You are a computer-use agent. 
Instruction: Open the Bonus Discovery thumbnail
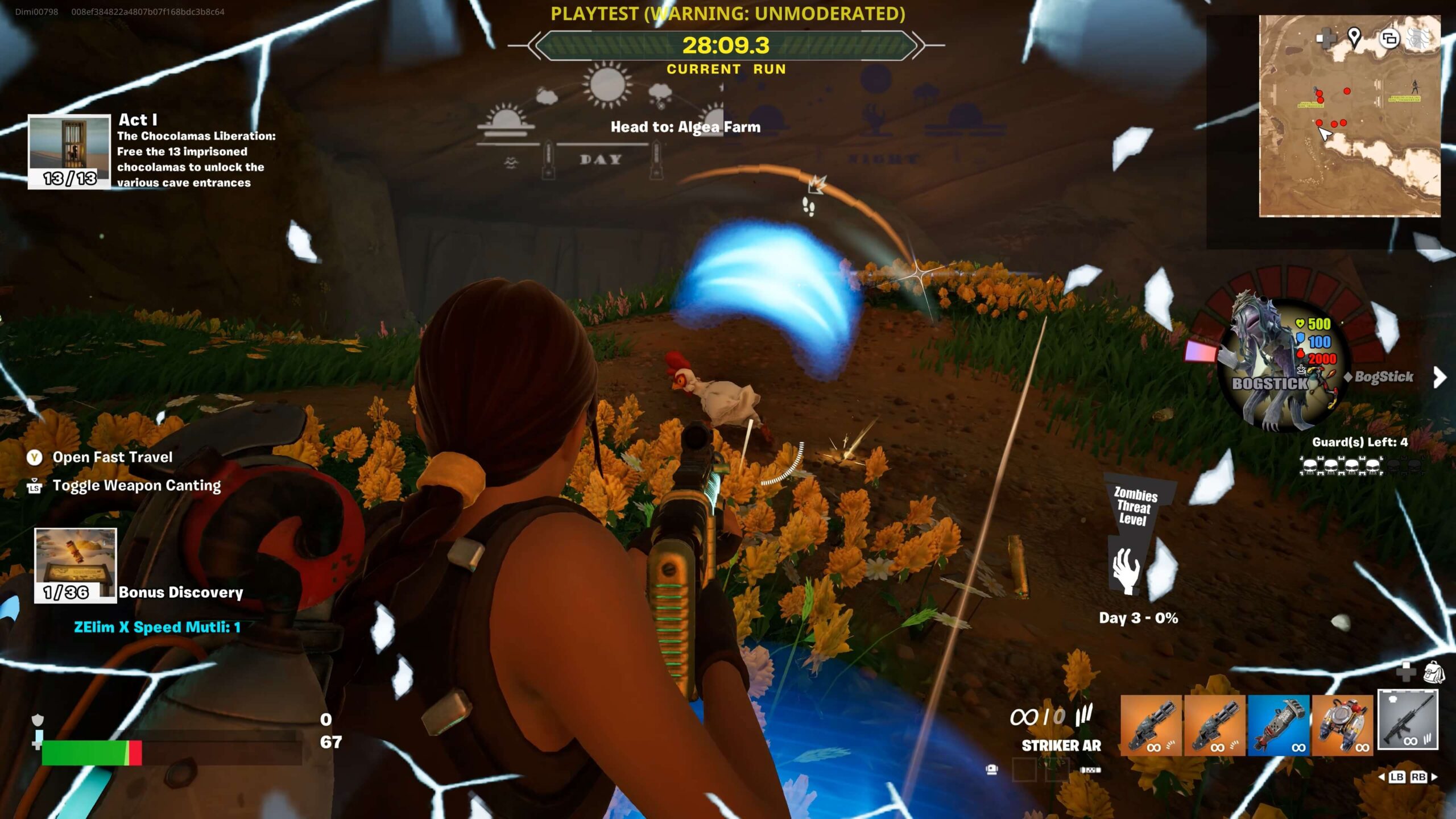(76, 564)
